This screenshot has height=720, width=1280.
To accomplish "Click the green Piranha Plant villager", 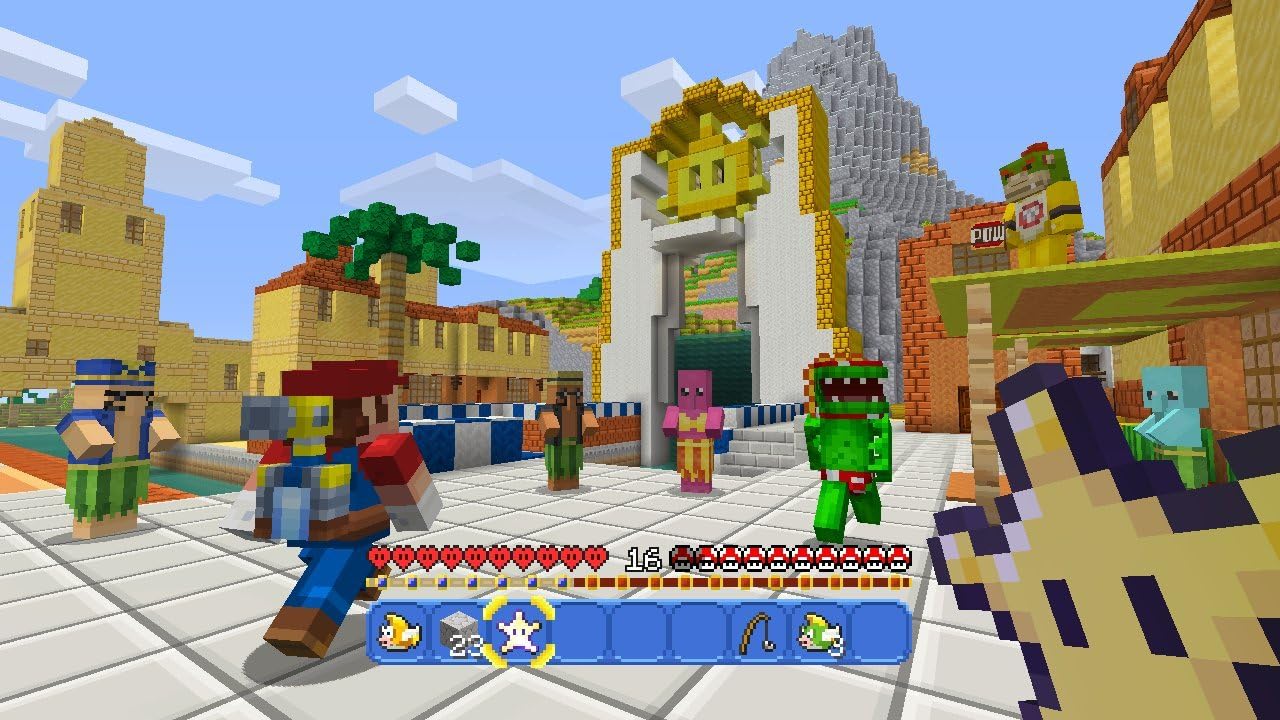I will tap(845, 440).
